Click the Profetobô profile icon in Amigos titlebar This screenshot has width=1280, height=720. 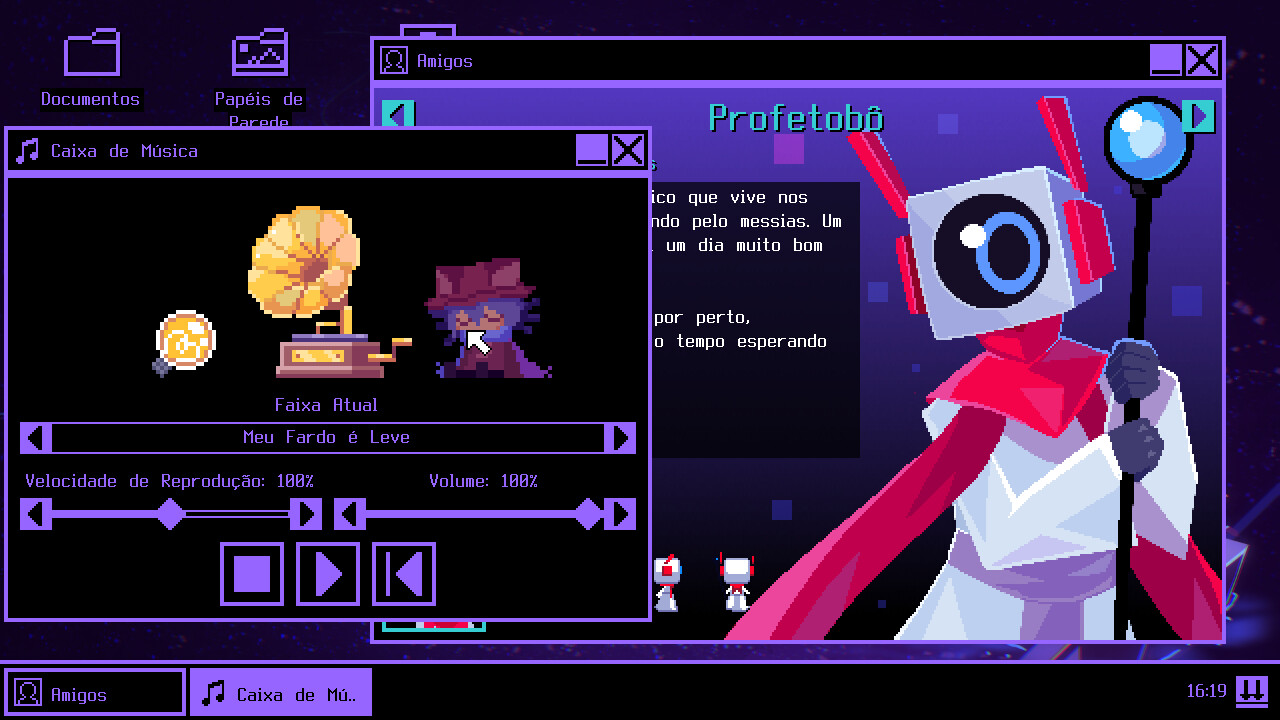[396, 60]
